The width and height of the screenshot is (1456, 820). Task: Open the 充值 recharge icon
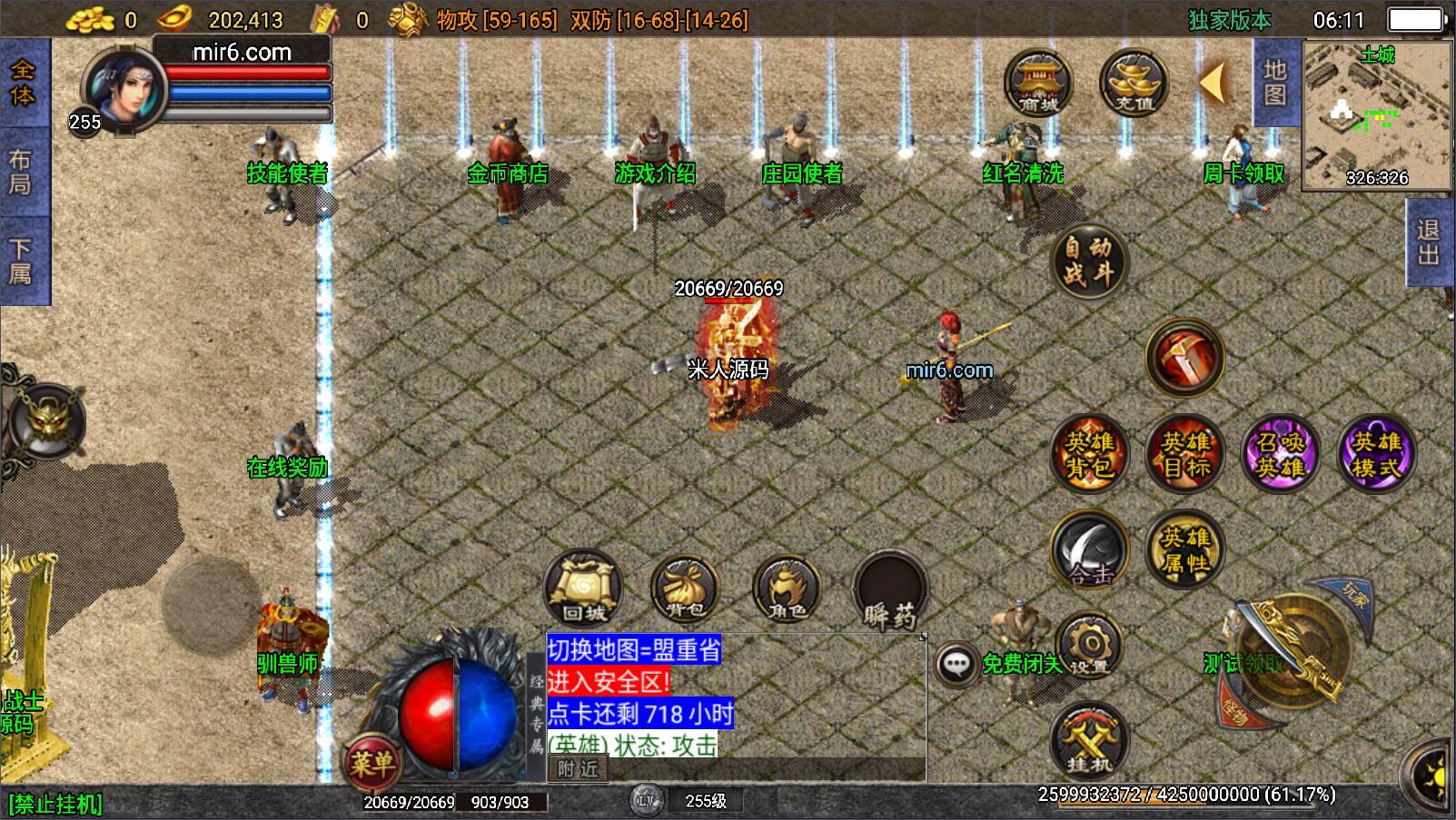point(1133,84)
